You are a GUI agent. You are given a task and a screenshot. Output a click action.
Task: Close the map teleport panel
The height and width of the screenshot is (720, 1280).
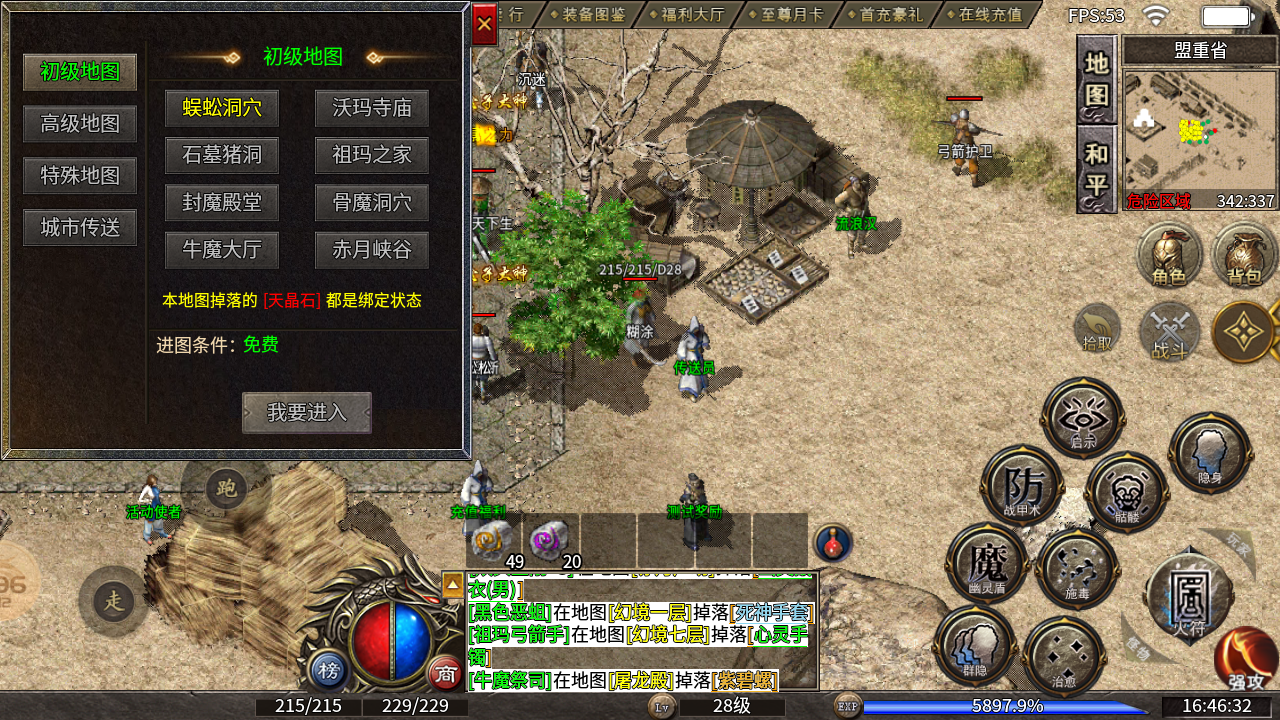tap(484, 24)
